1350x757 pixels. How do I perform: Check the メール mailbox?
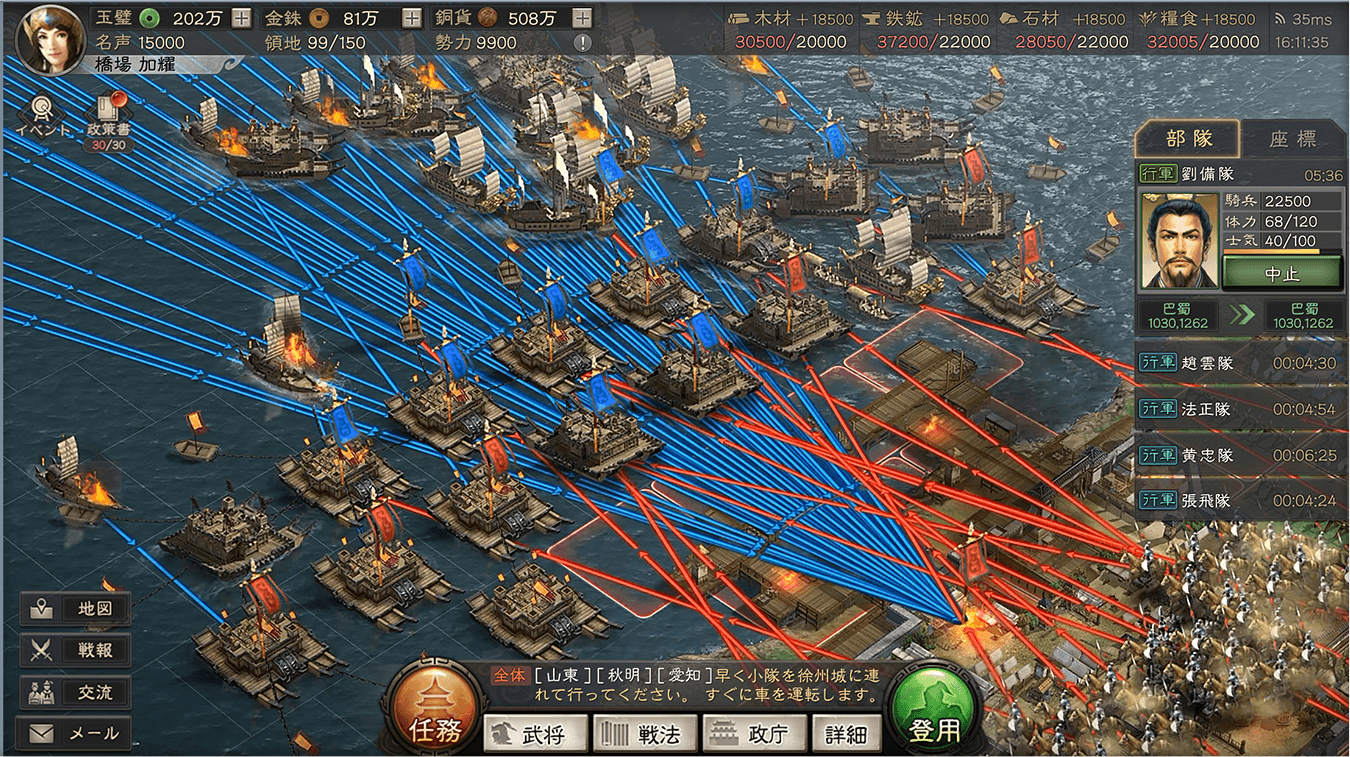click(x=75, y=733)
